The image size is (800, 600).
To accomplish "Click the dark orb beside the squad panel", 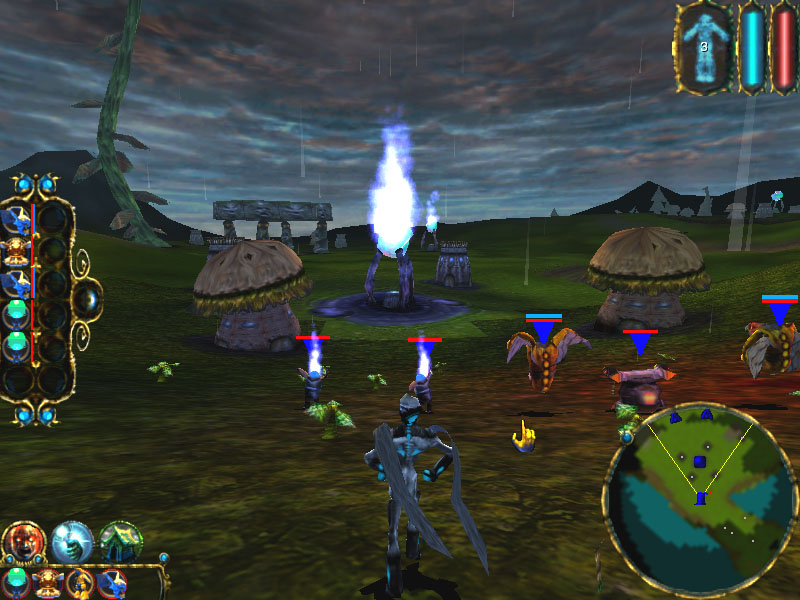I will pyautogui.click(x=87, y=298).
